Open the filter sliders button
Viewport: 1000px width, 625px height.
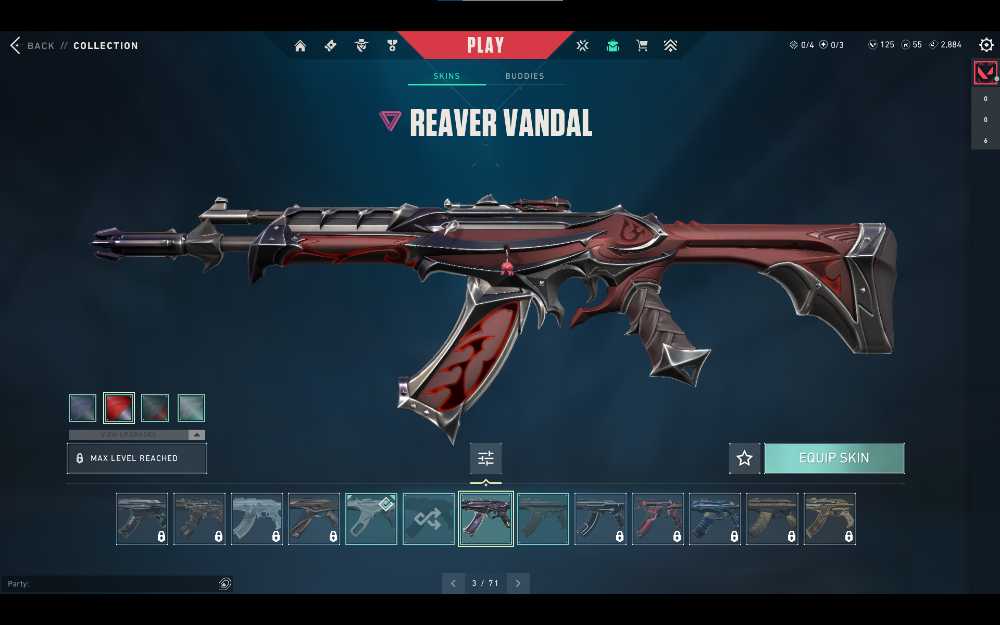[x=486, y=458]
